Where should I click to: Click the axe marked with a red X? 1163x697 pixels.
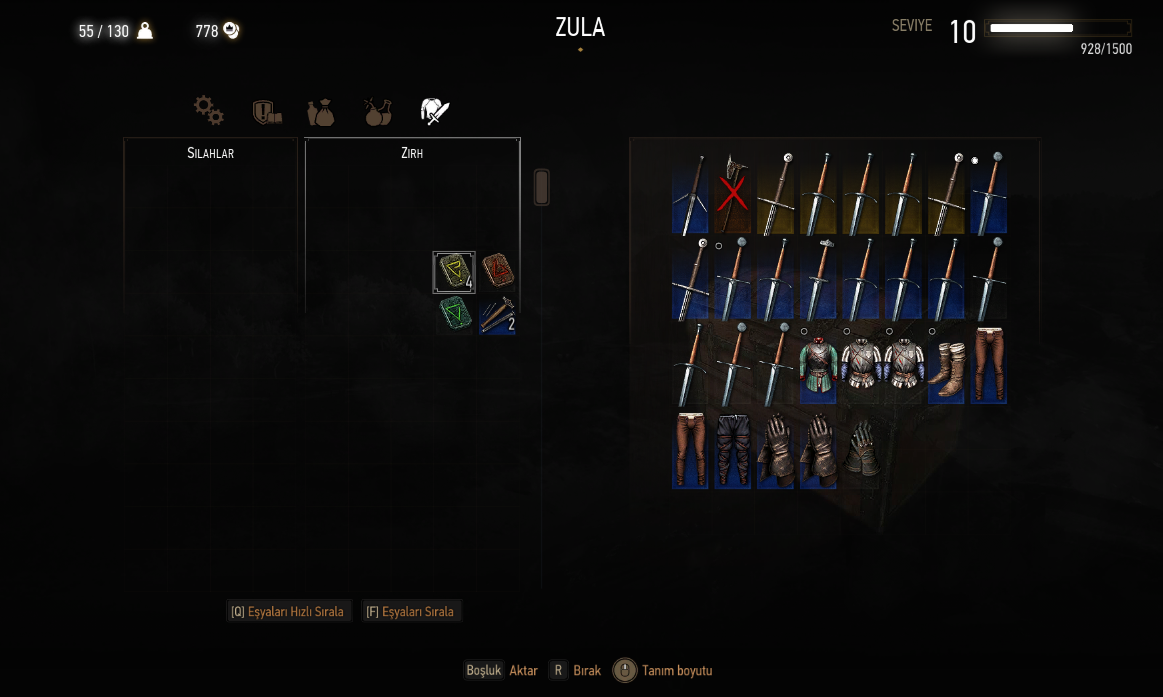coord(732,193)
